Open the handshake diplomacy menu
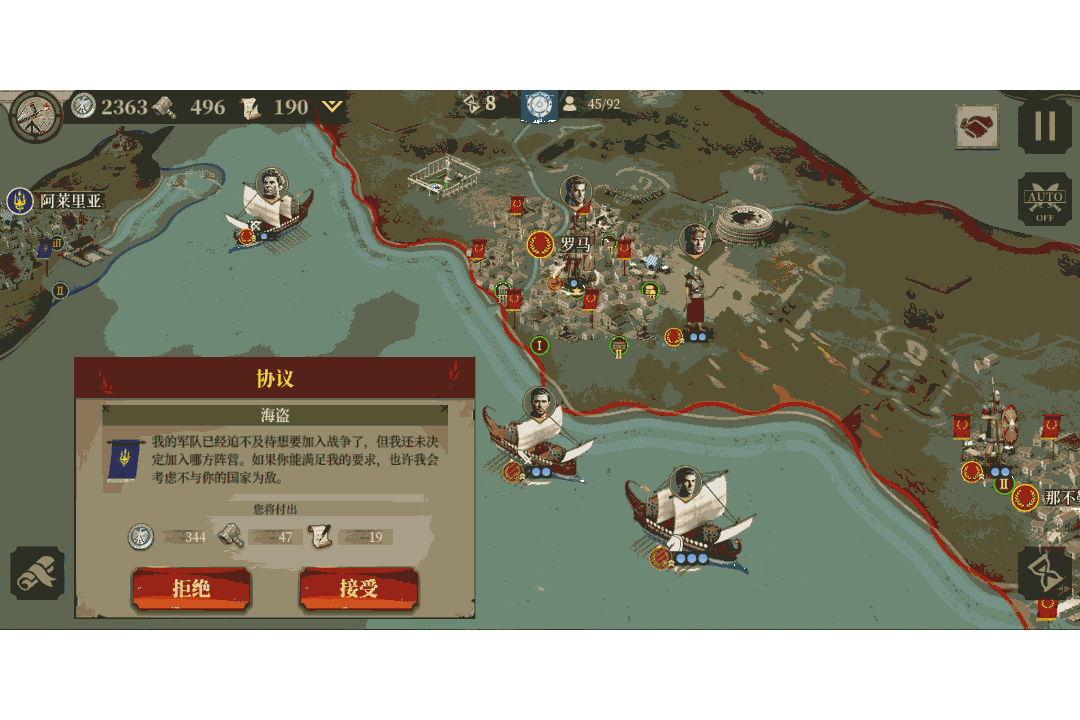 pos(976,127)
